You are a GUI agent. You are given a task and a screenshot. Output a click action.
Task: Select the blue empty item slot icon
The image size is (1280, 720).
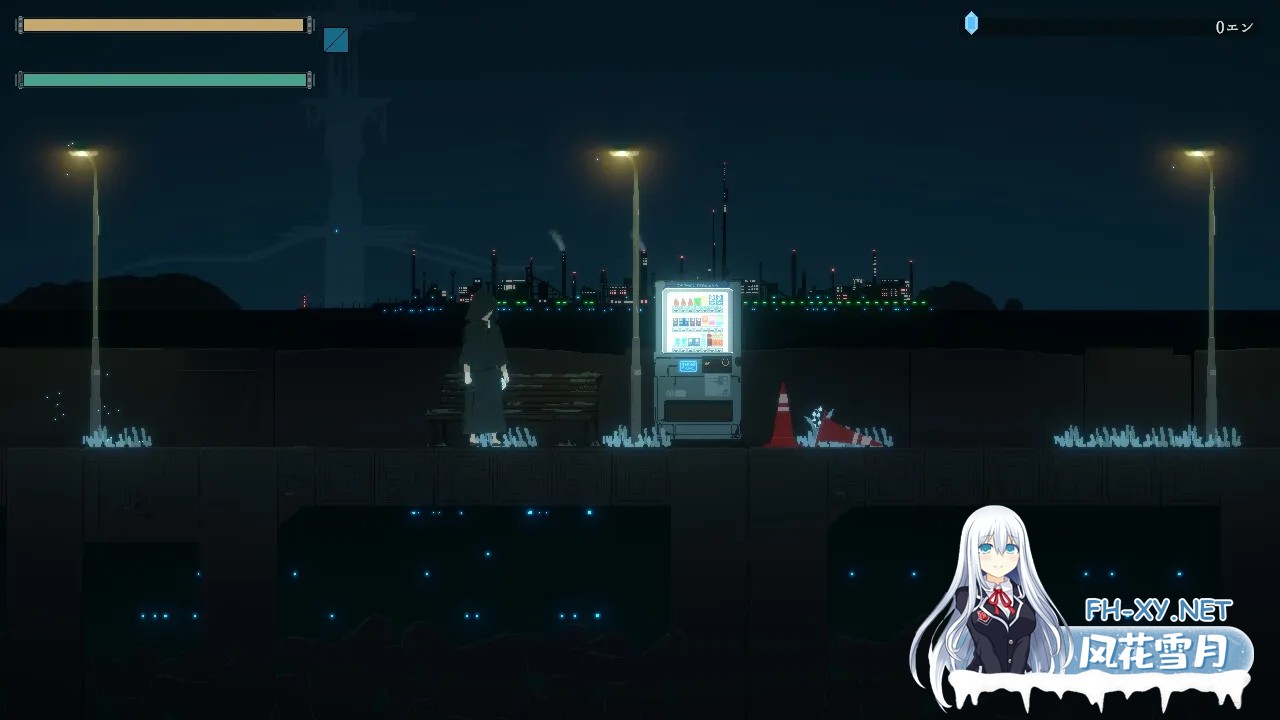[334, 41]
